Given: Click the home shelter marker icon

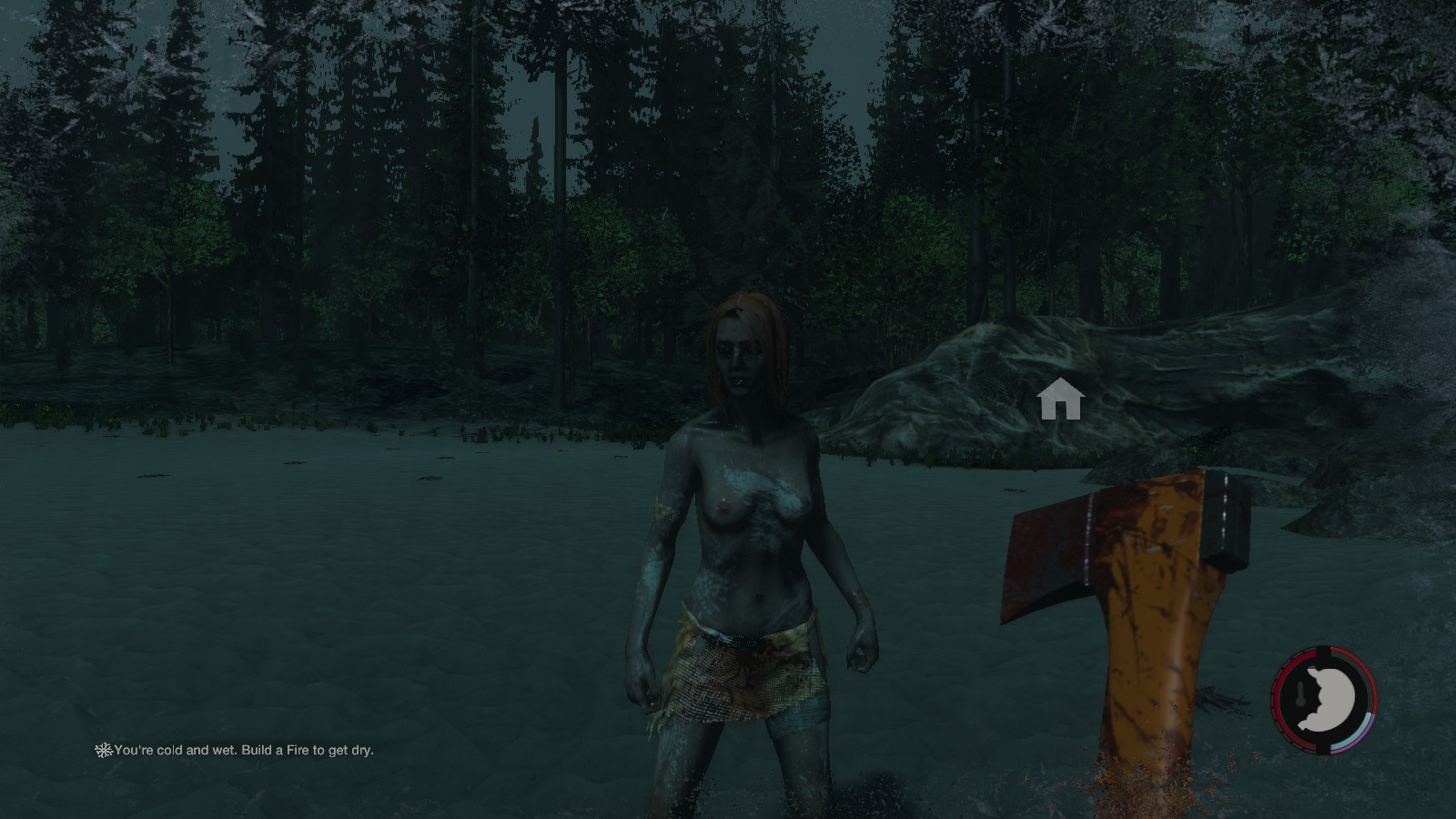Looking at the screenshot, I should (x=1060, y=400).
